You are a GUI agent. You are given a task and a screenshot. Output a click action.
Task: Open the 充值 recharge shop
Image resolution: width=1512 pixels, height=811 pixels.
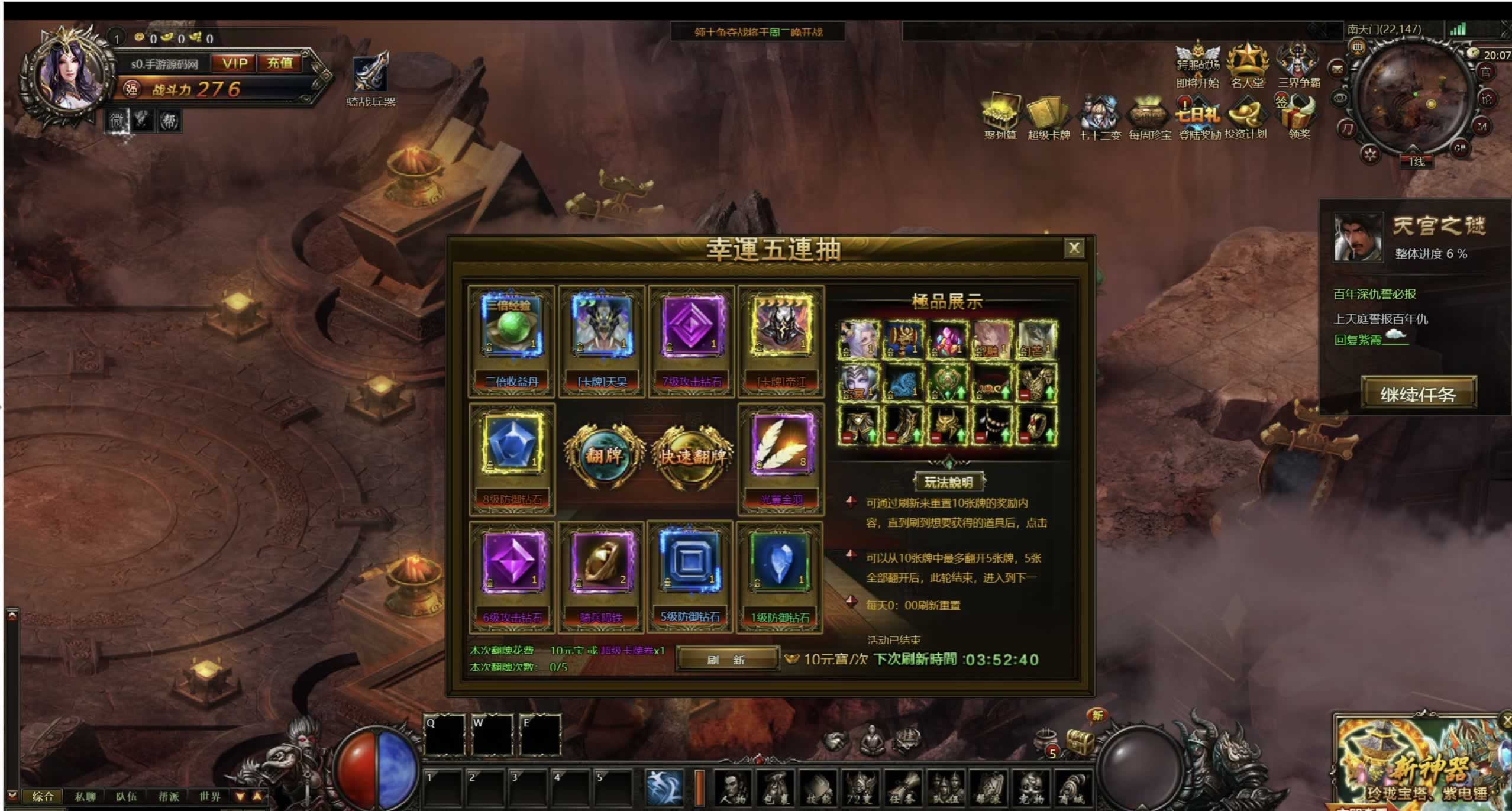pos(280,63)
